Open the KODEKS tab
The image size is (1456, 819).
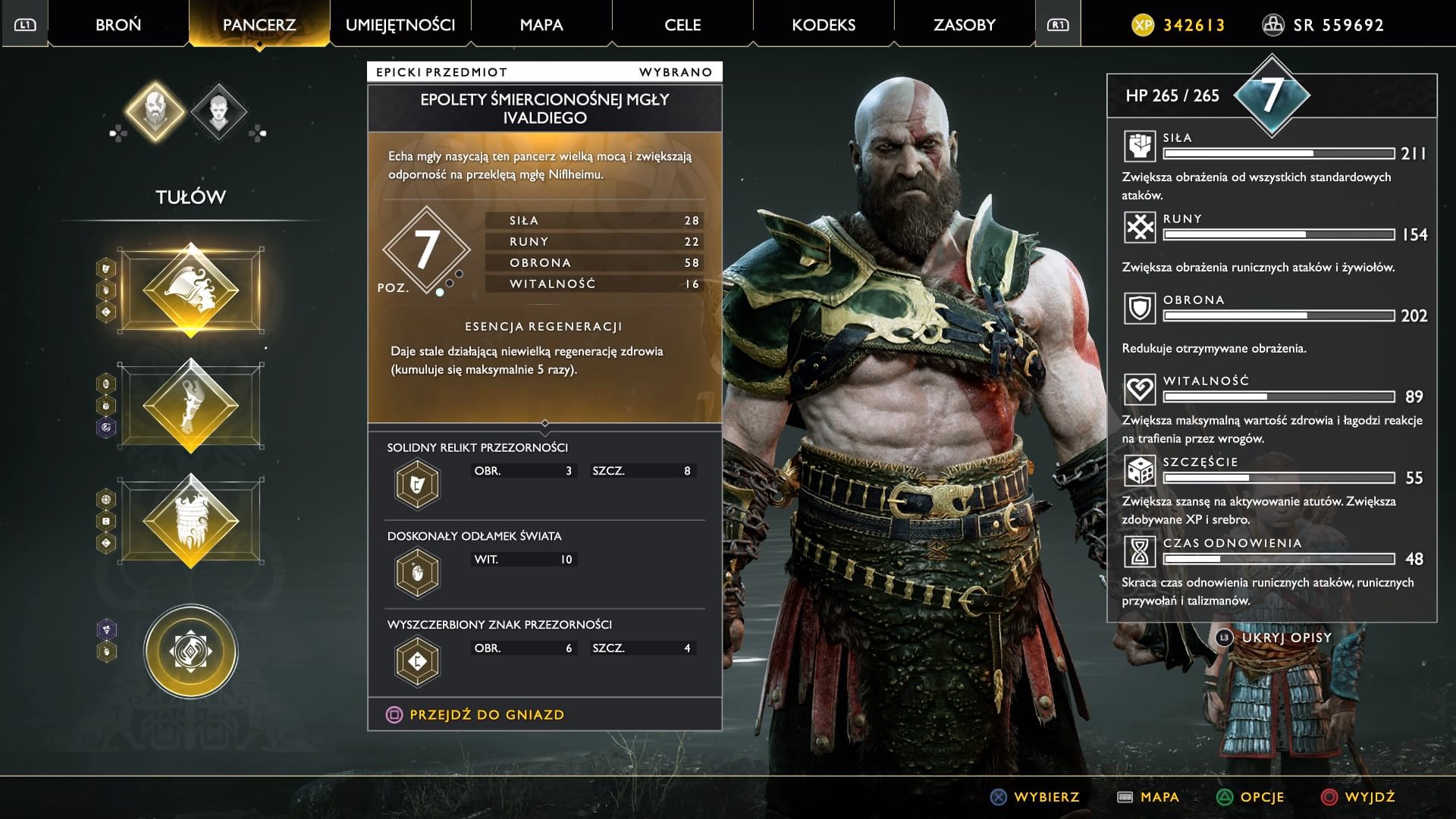point(824,25)
